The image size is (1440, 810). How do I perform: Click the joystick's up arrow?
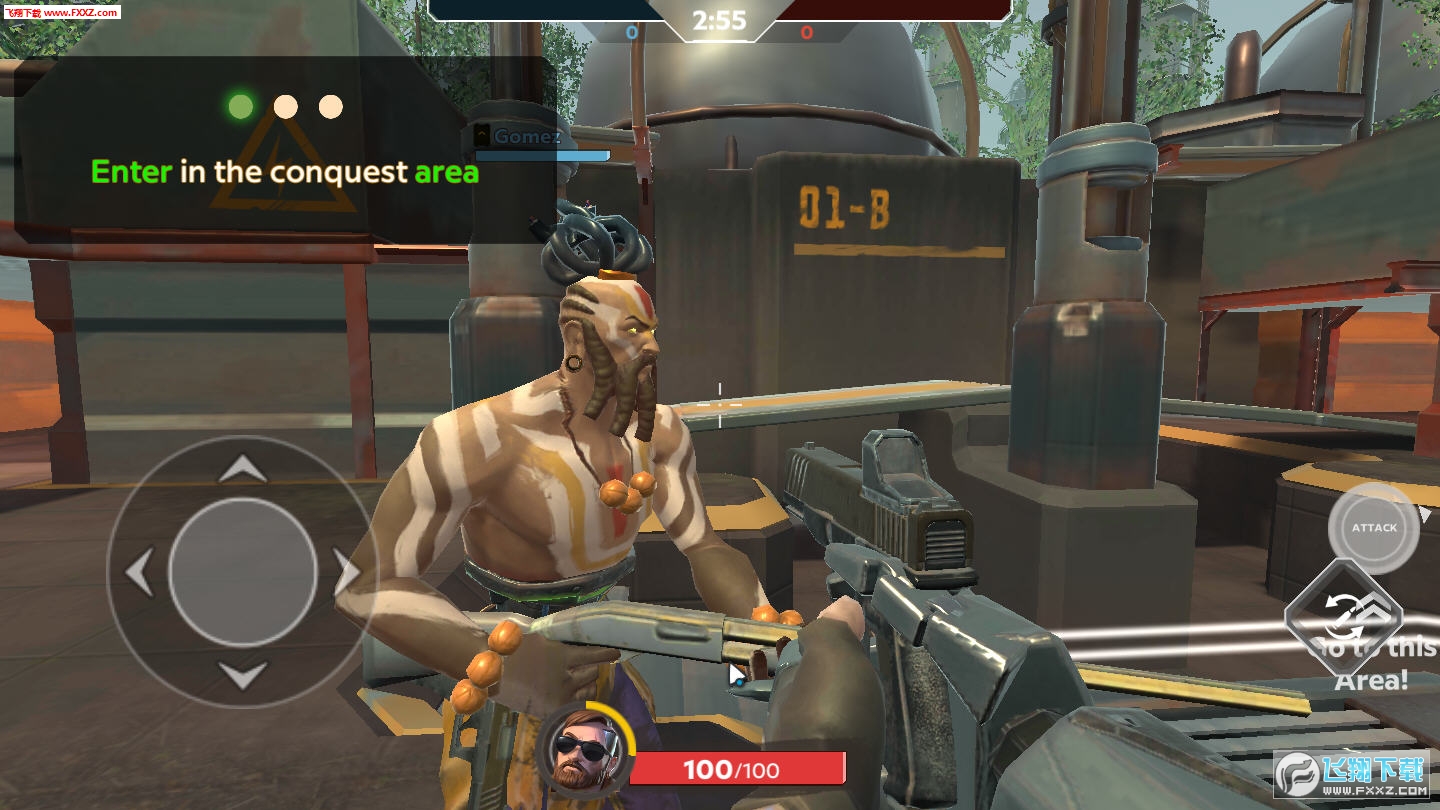tap(242, 468)
